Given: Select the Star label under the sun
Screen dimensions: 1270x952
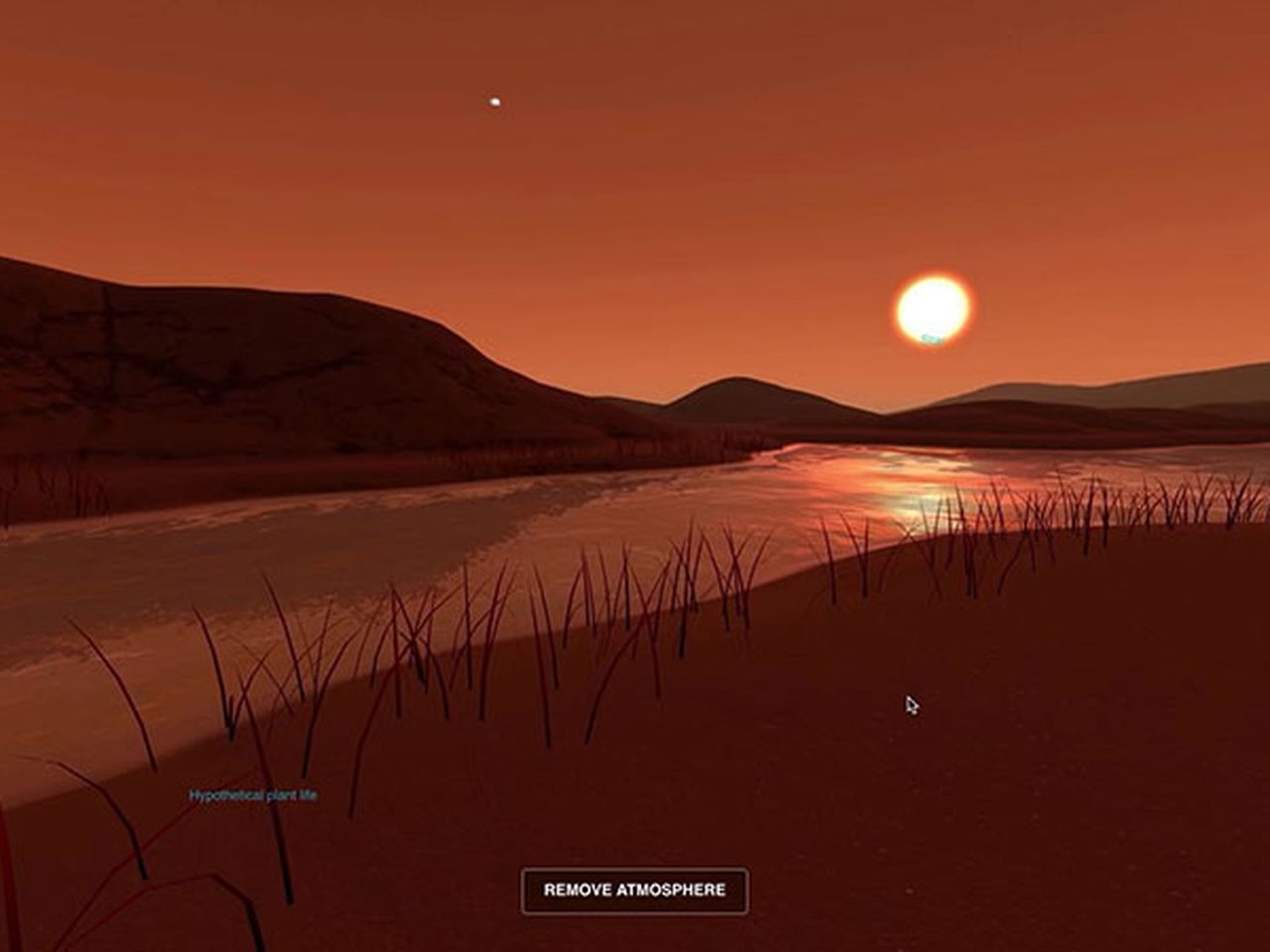Looking at the screenshot, I should [931, 337].
